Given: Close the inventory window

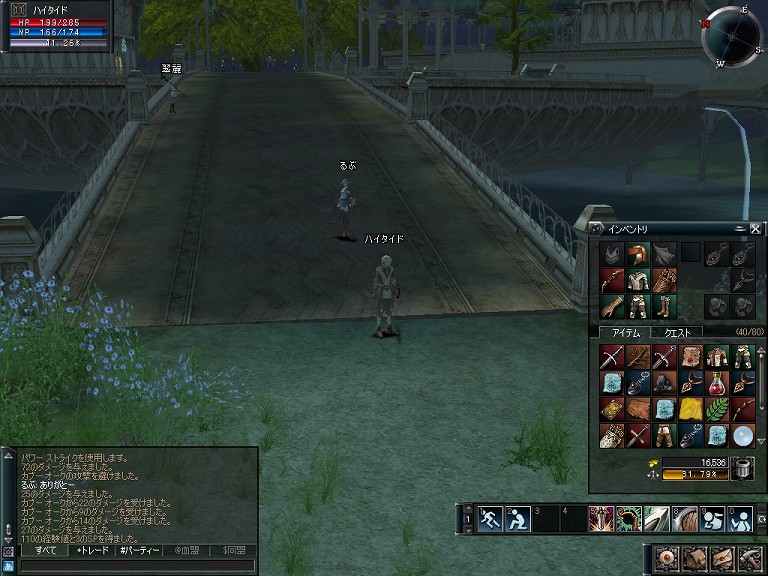Looking at the screenshot, I should pyautogui.click(x=755, y=229).
